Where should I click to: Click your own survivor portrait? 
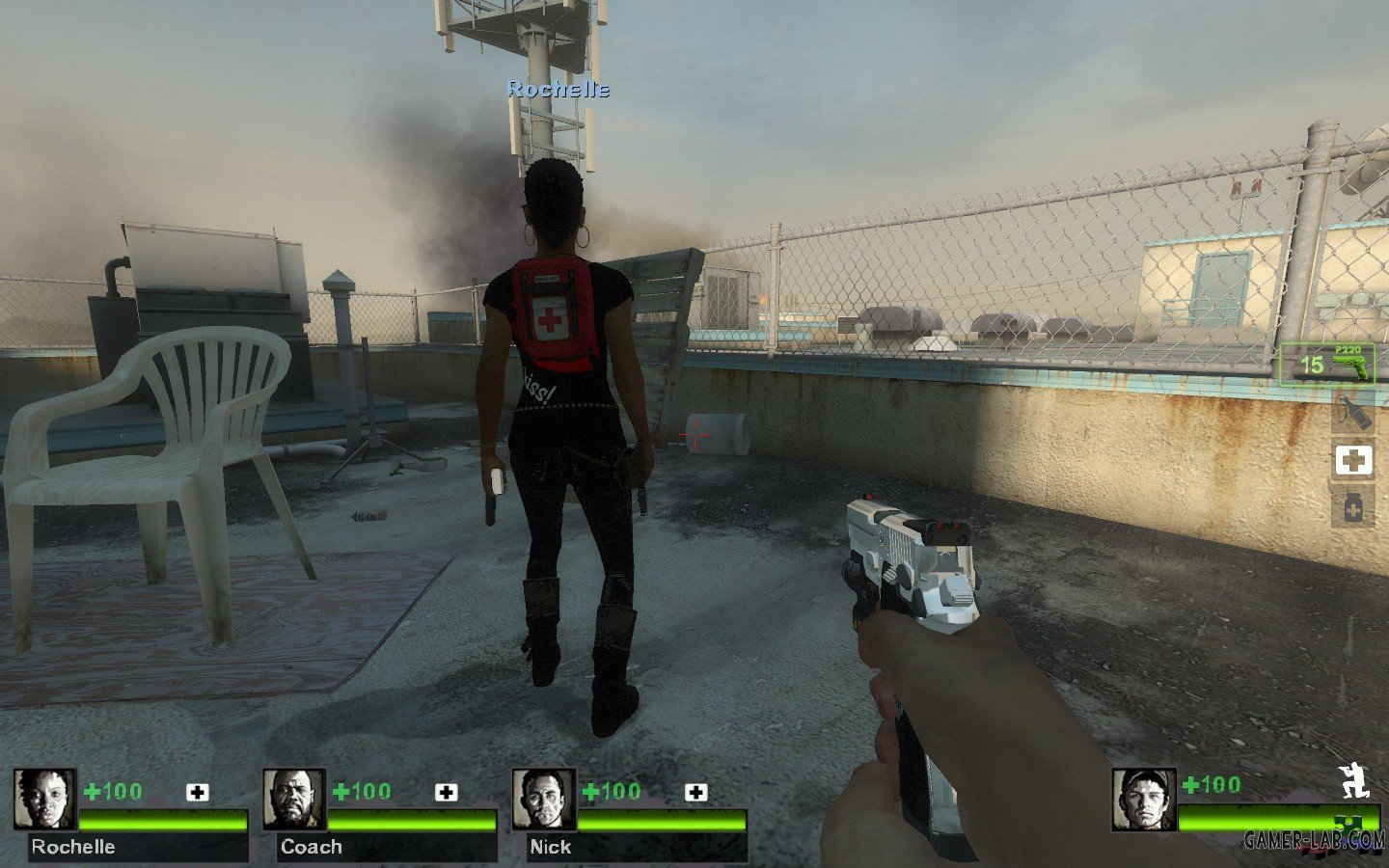1143,800
